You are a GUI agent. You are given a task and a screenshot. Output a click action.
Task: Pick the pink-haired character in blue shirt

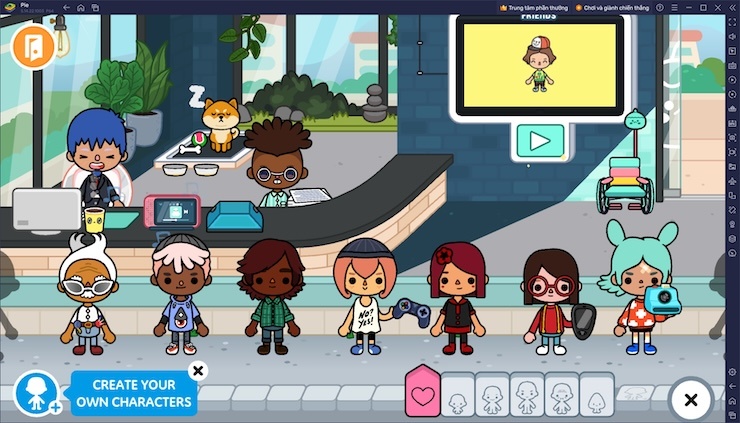180,295
